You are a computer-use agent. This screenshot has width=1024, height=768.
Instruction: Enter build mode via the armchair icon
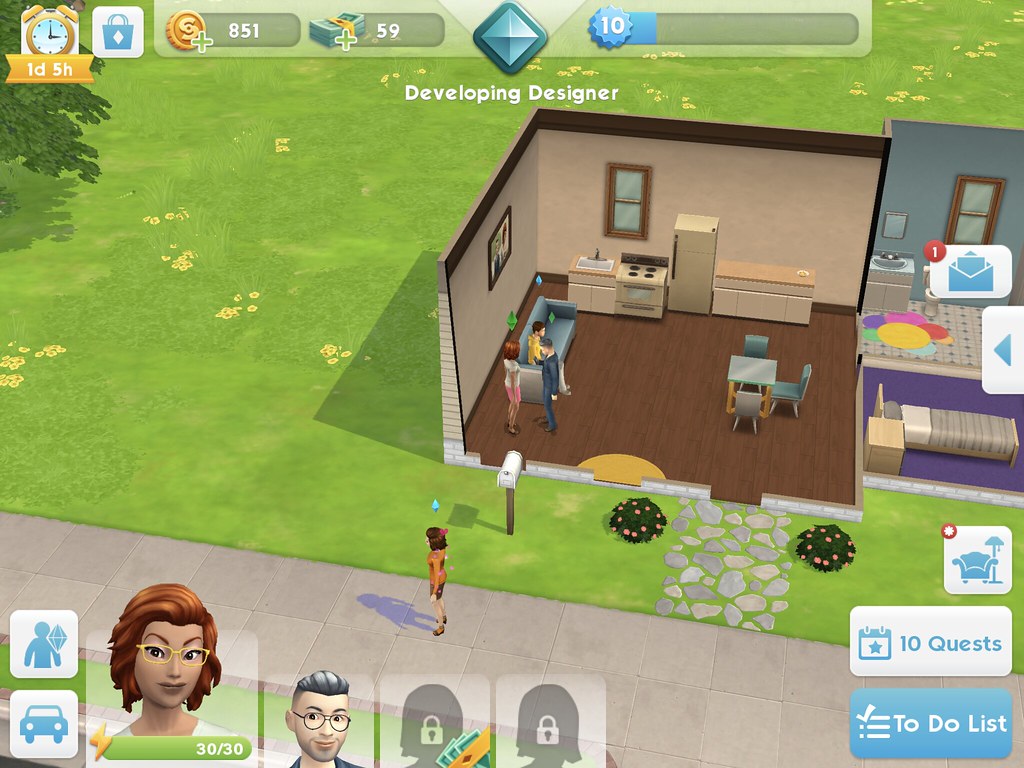[x=977, y=561]
